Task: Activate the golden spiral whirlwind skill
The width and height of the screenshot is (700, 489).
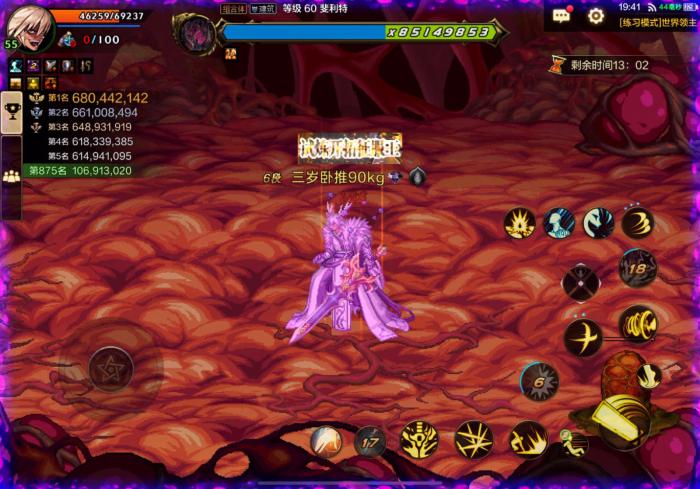Action: [637, 323]
